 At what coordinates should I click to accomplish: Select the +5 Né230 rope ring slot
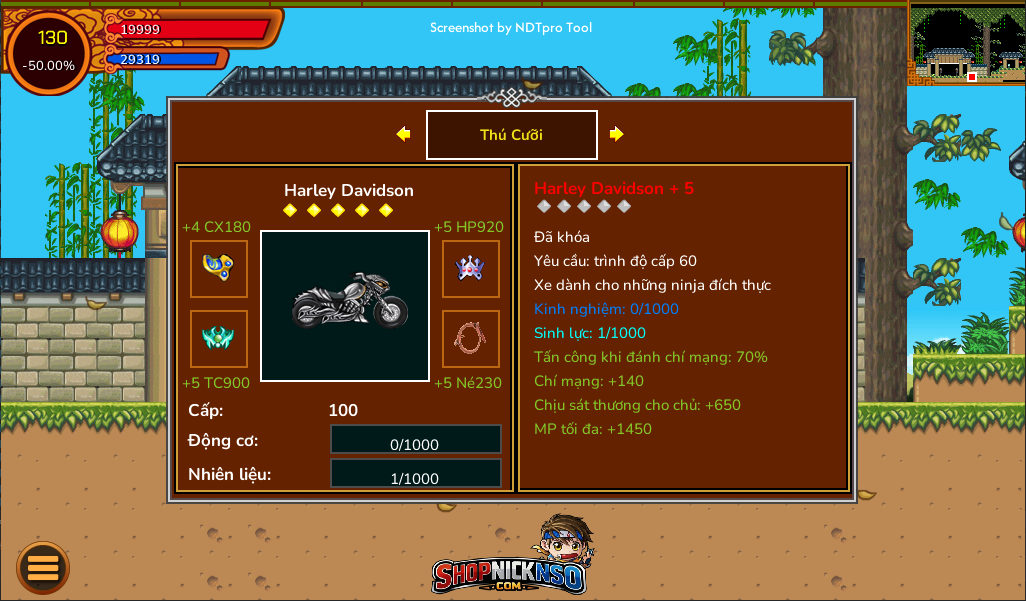click(x=471, y=339)
